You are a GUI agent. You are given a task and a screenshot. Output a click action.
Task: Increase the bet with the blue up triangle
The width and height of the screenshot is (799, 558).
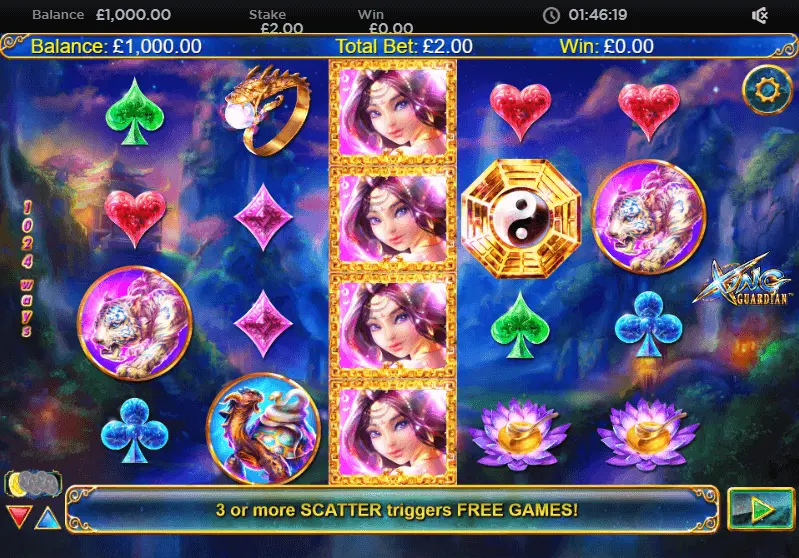(x=47, y=517)
